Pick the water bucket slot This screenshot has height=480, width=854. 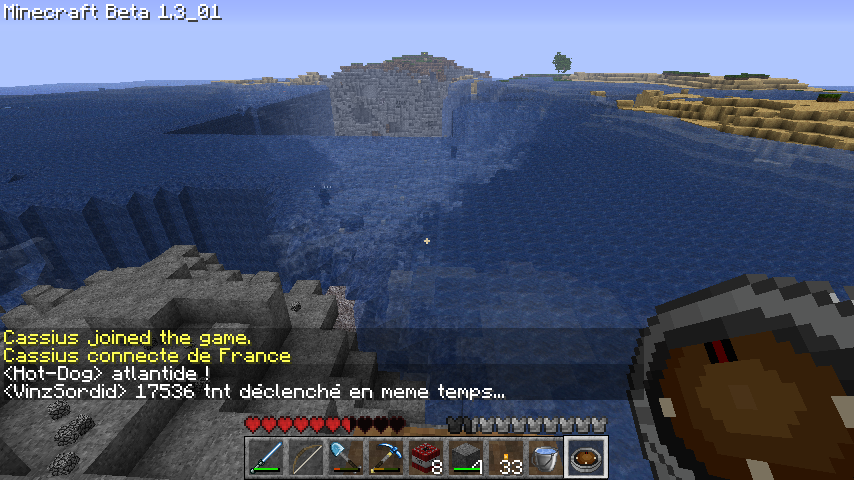click(546, 459)
